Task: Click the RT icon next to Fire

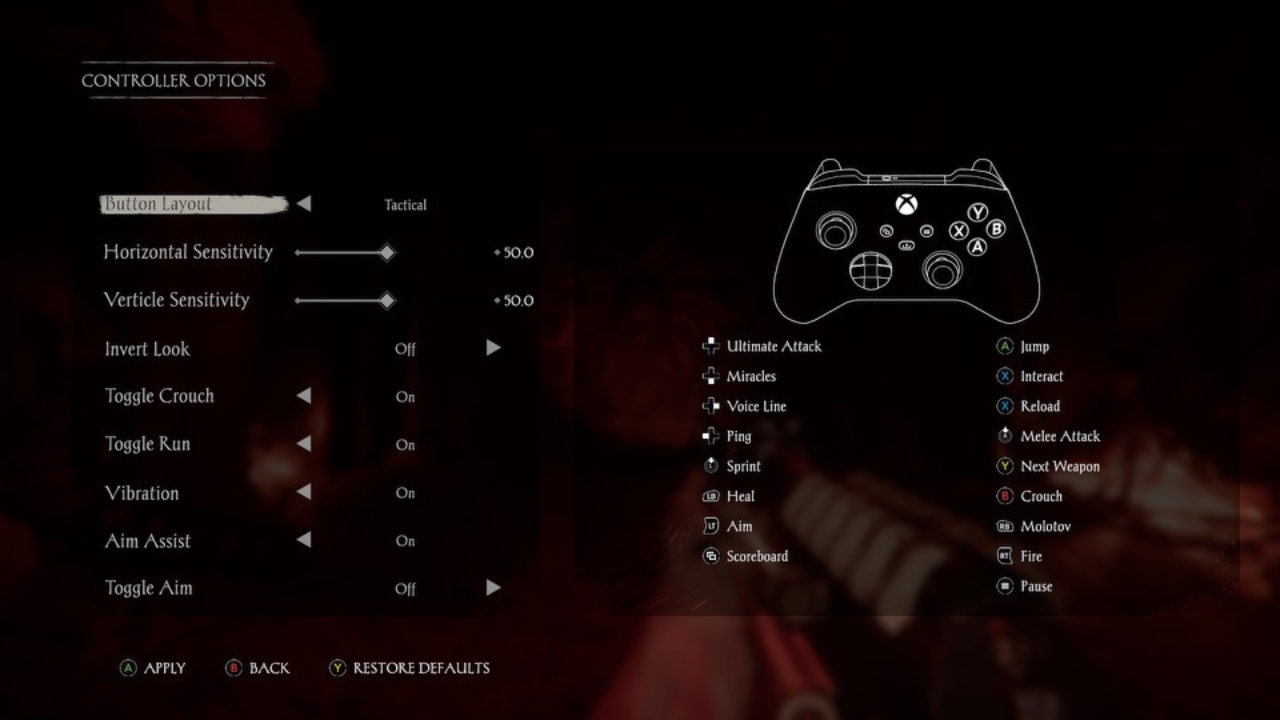Action: point(1003,556)
